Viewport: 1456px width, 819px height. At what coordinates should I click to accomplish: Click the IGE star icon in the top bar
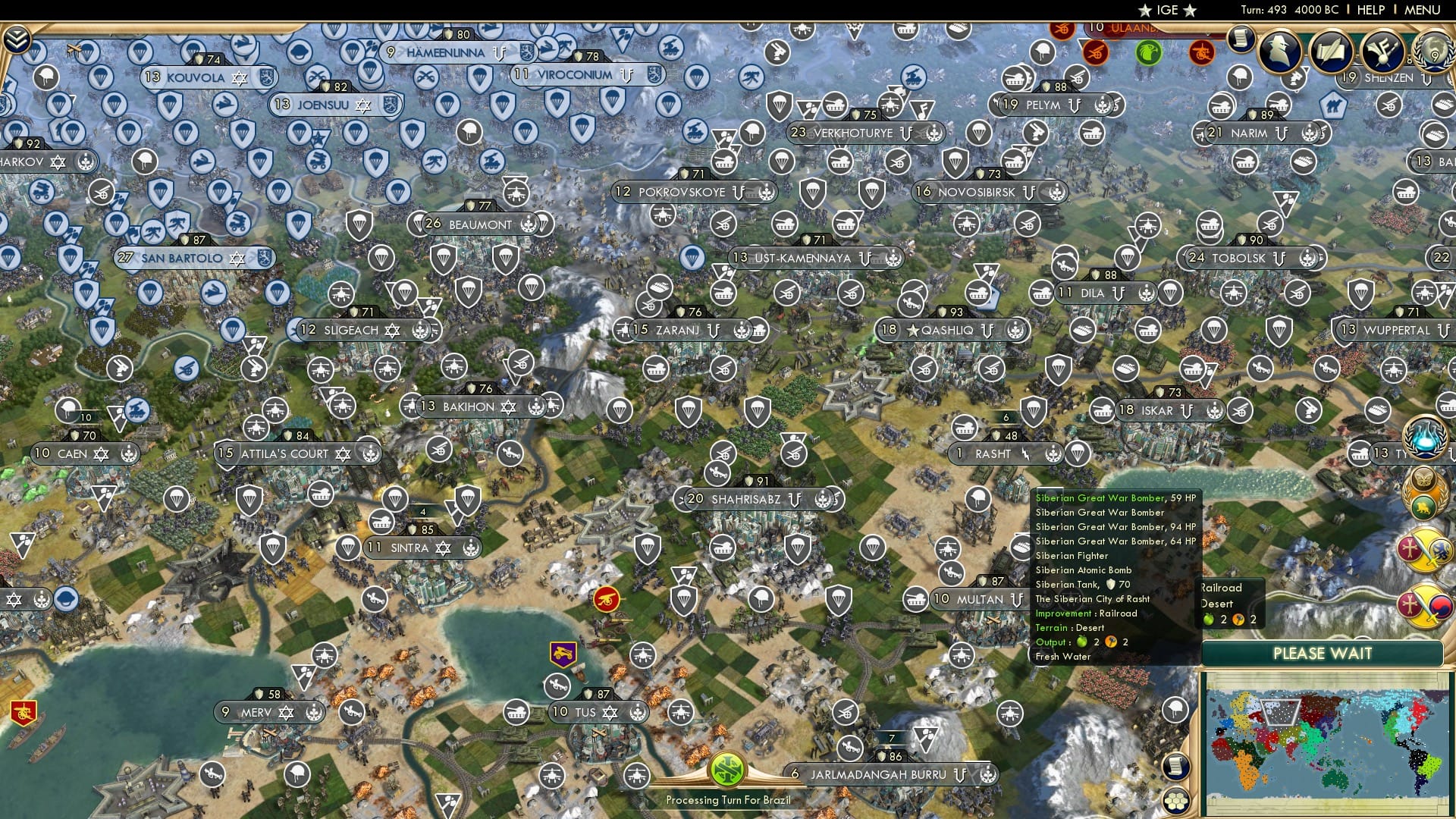(1145, 10)
